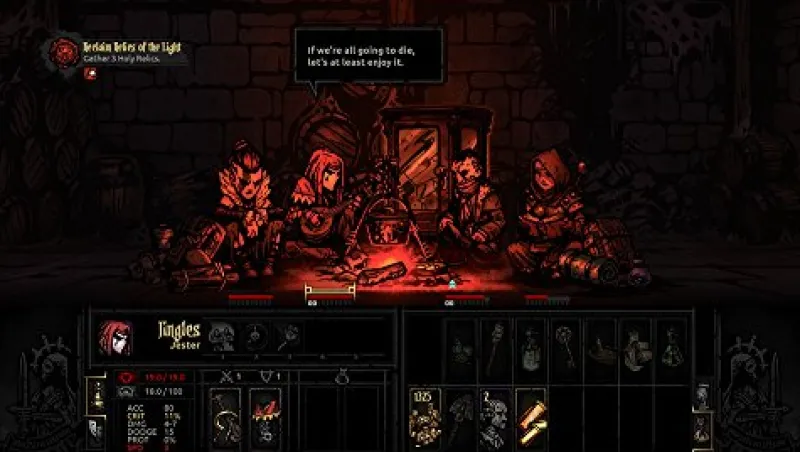
Task: Switch to the lower tab under the candle tab
Action: tap(96, 428)
